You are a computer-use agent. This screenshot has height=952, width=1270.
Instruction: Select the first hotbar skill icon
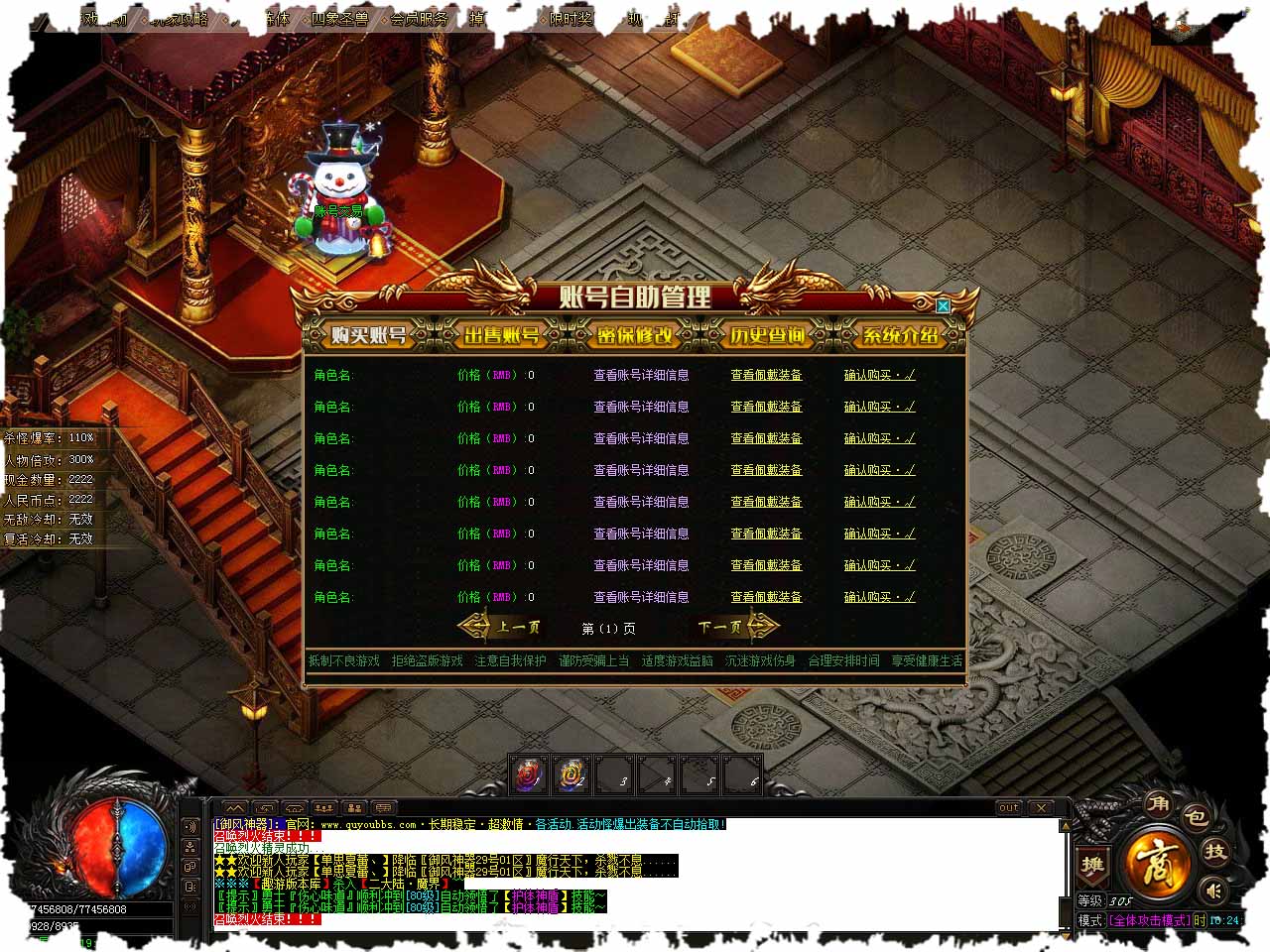529,774
